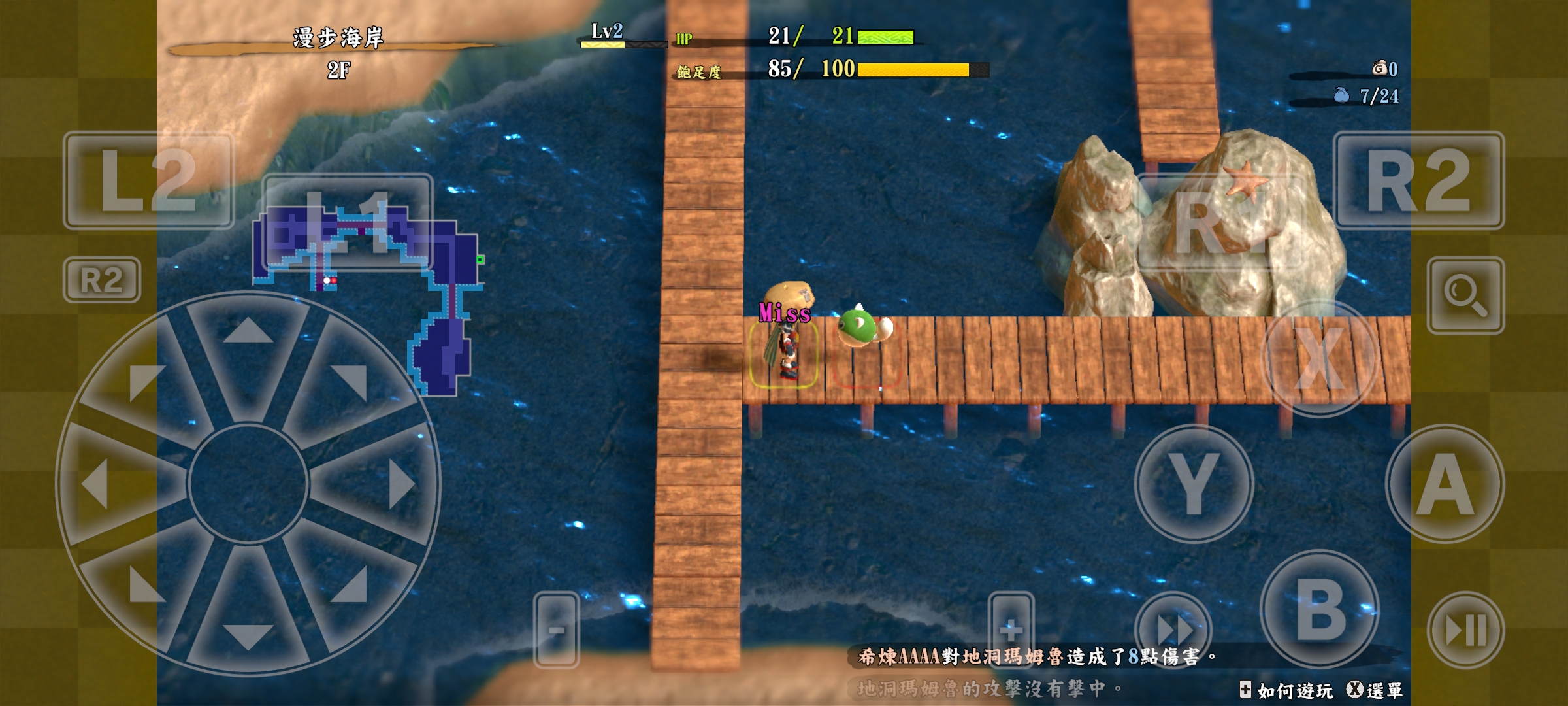Viewport: 1568px width, 706px height.
Task: Tap the virtual Y button
Action: 1194,484
